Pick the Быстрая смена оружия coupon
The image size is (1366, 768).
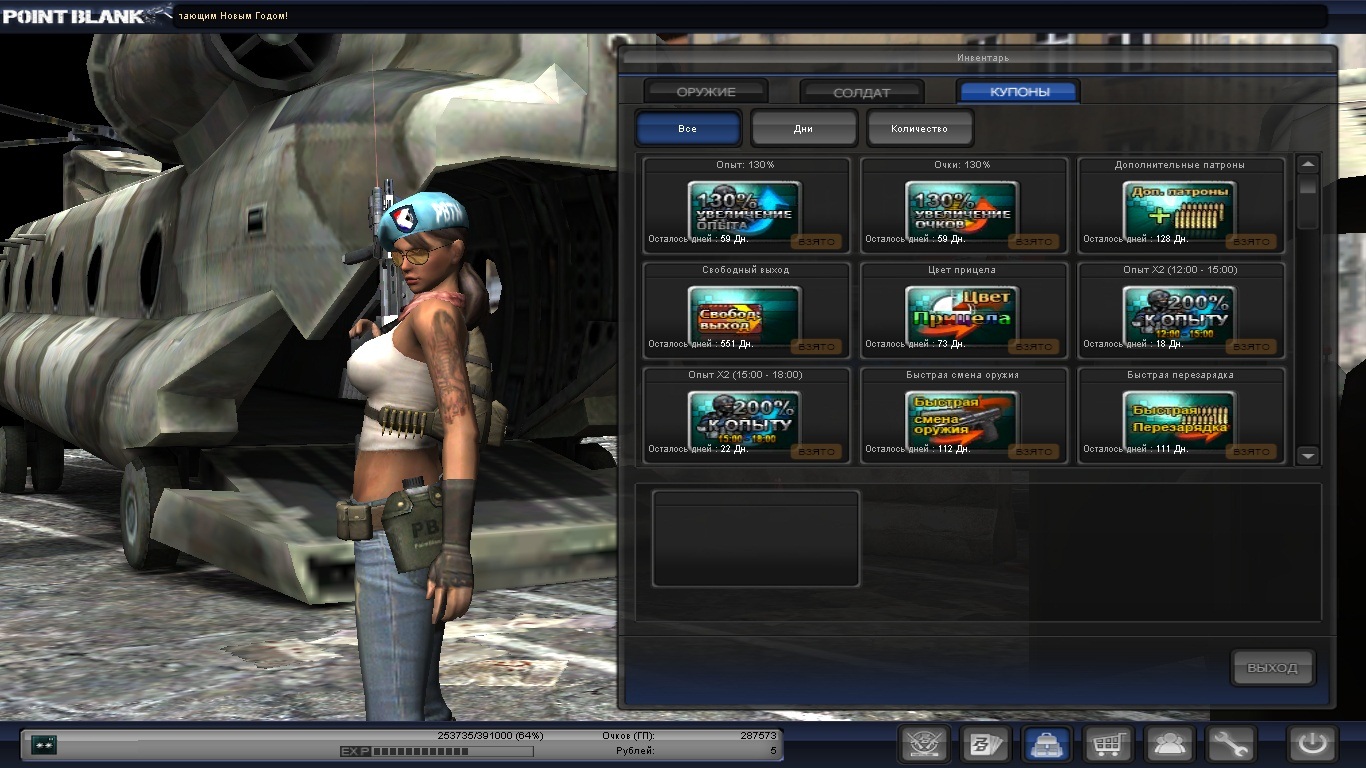[962, 417]
